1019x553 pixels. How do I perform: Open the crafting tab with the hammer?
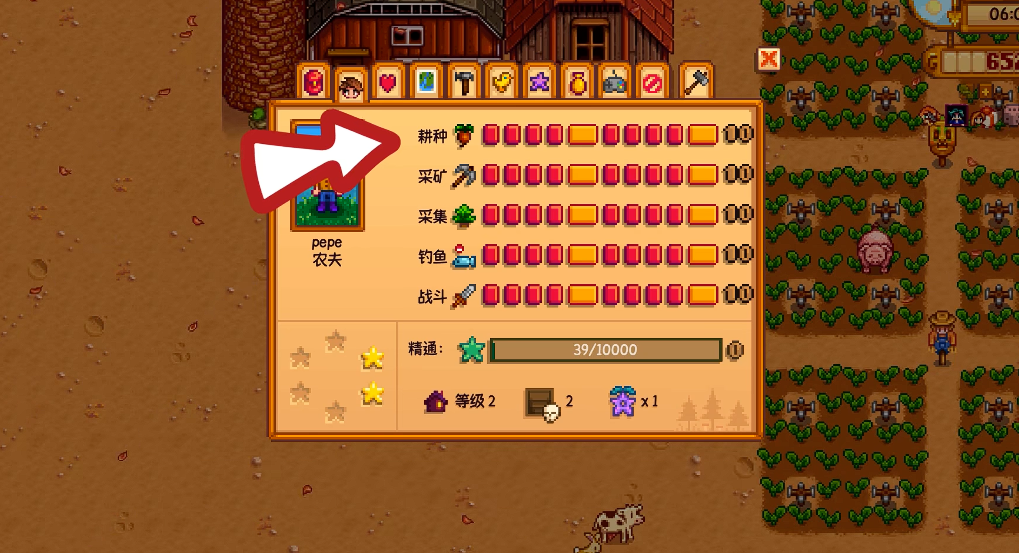tap(464, 82)
